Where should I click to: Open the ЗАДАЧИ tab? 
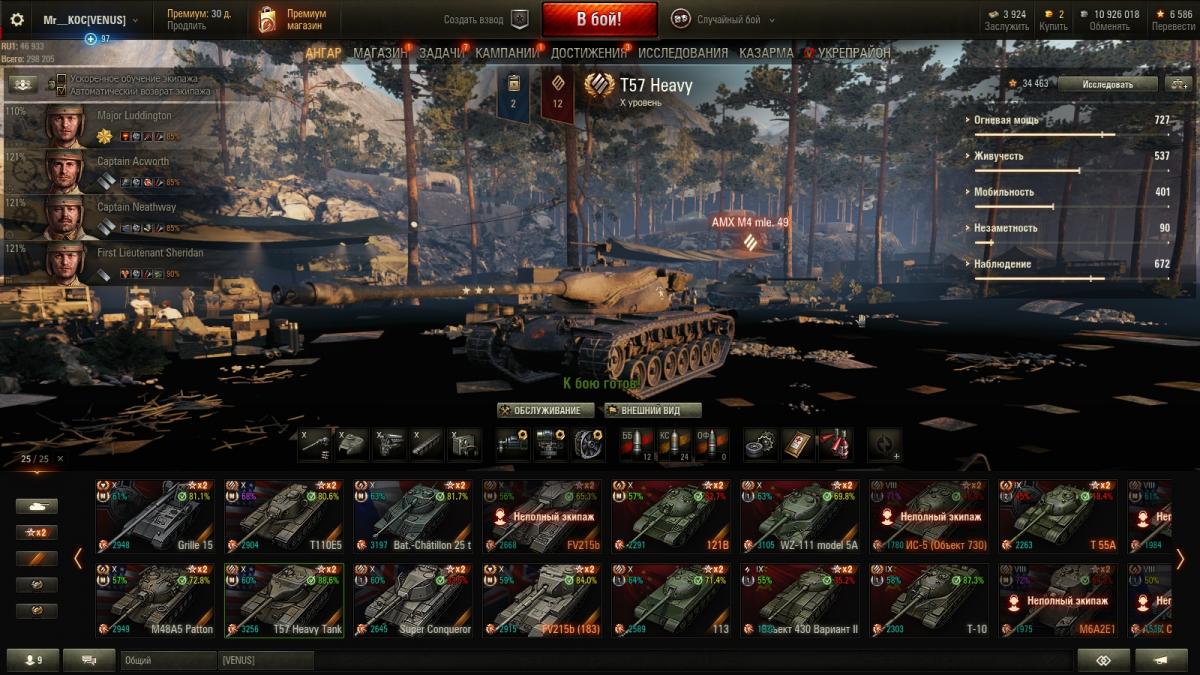(x=440, y=53)
